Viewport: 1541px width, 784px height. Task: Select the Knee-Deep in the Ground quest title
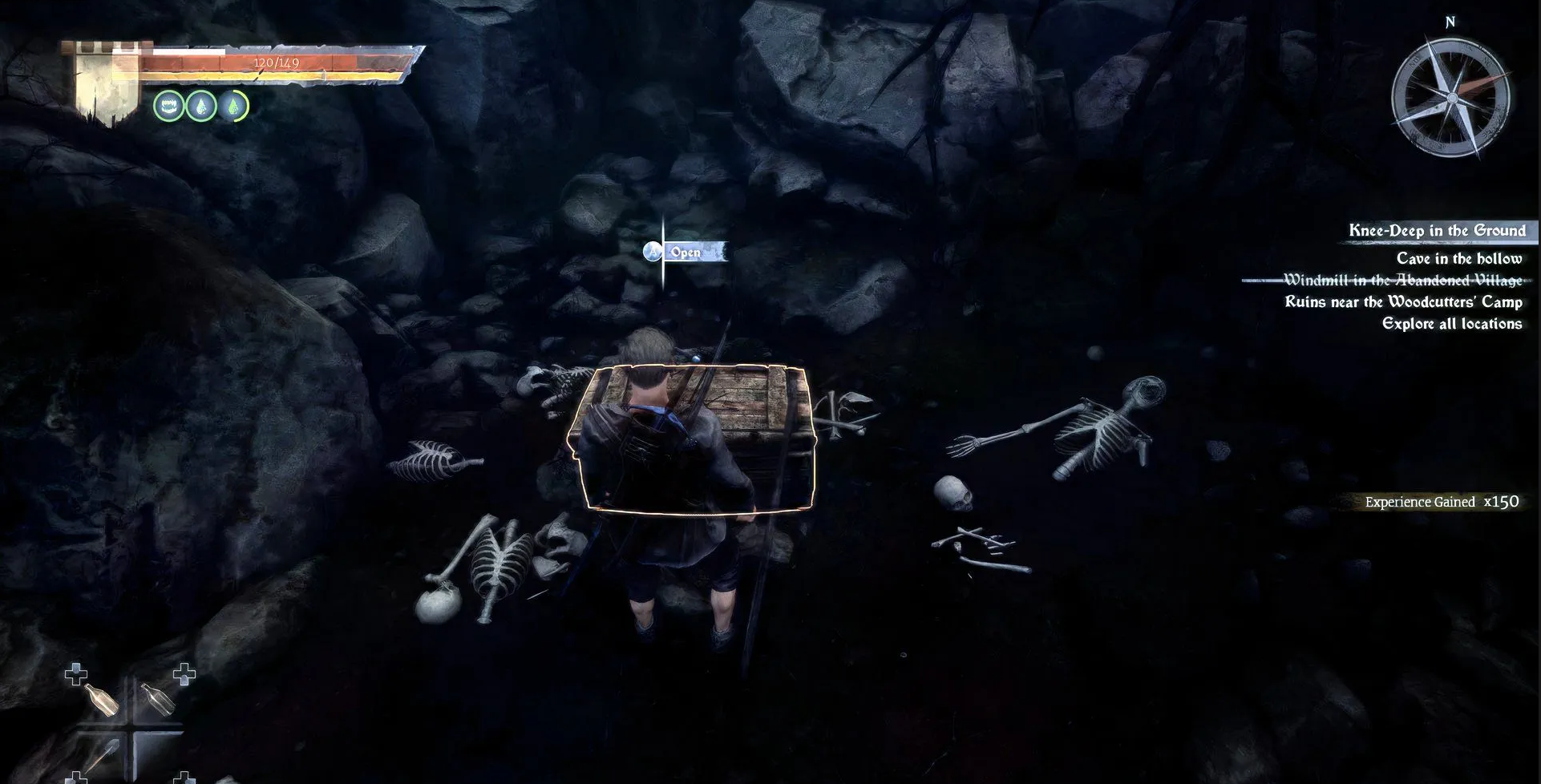click(1437, 231)
